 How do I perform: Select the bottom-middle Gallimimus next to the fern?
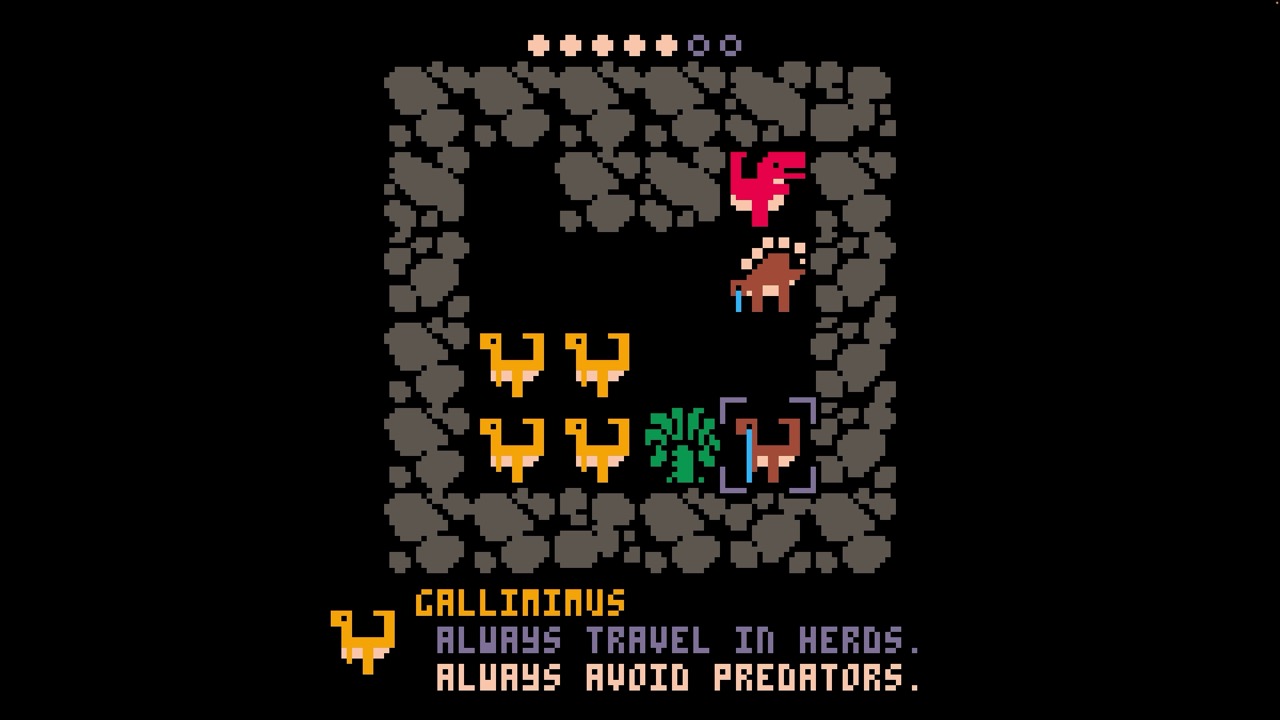click(x=598, y=450)
